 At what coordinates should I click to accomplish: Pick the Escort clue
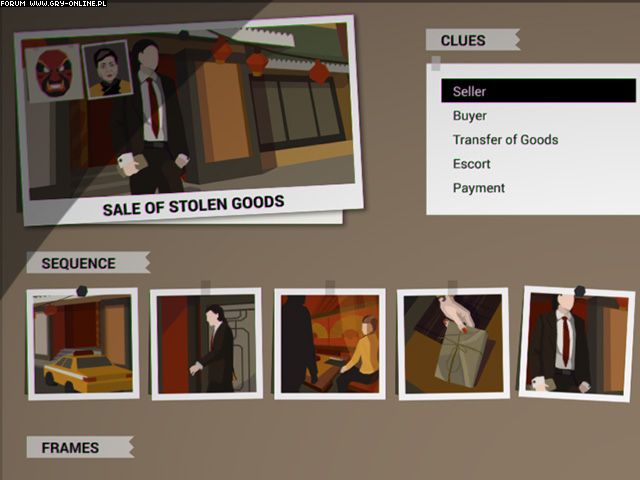471,164
